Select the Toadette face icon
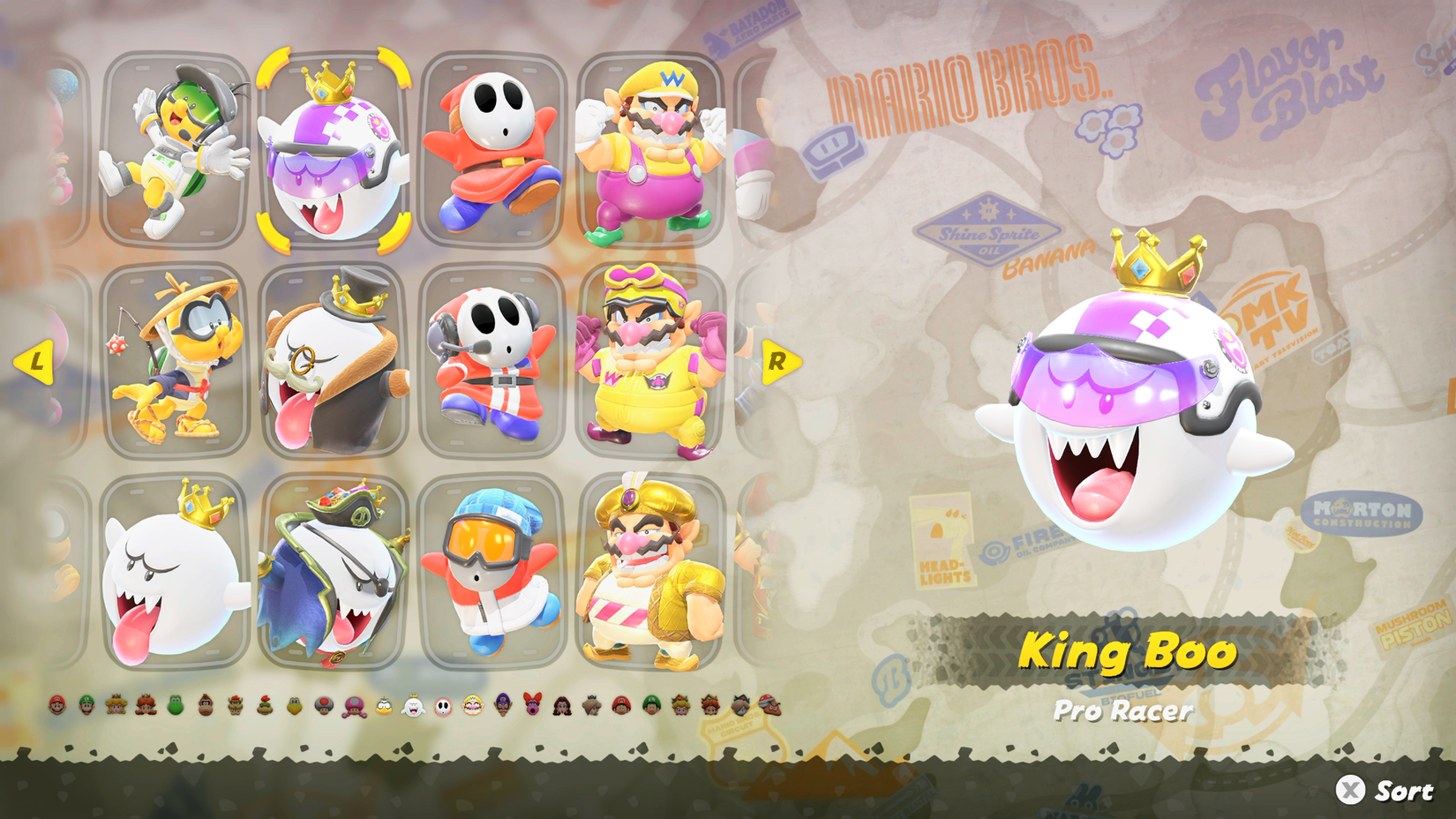This screenshot has height=819, width=1456. pyautogui.click(x=352, y=706)
